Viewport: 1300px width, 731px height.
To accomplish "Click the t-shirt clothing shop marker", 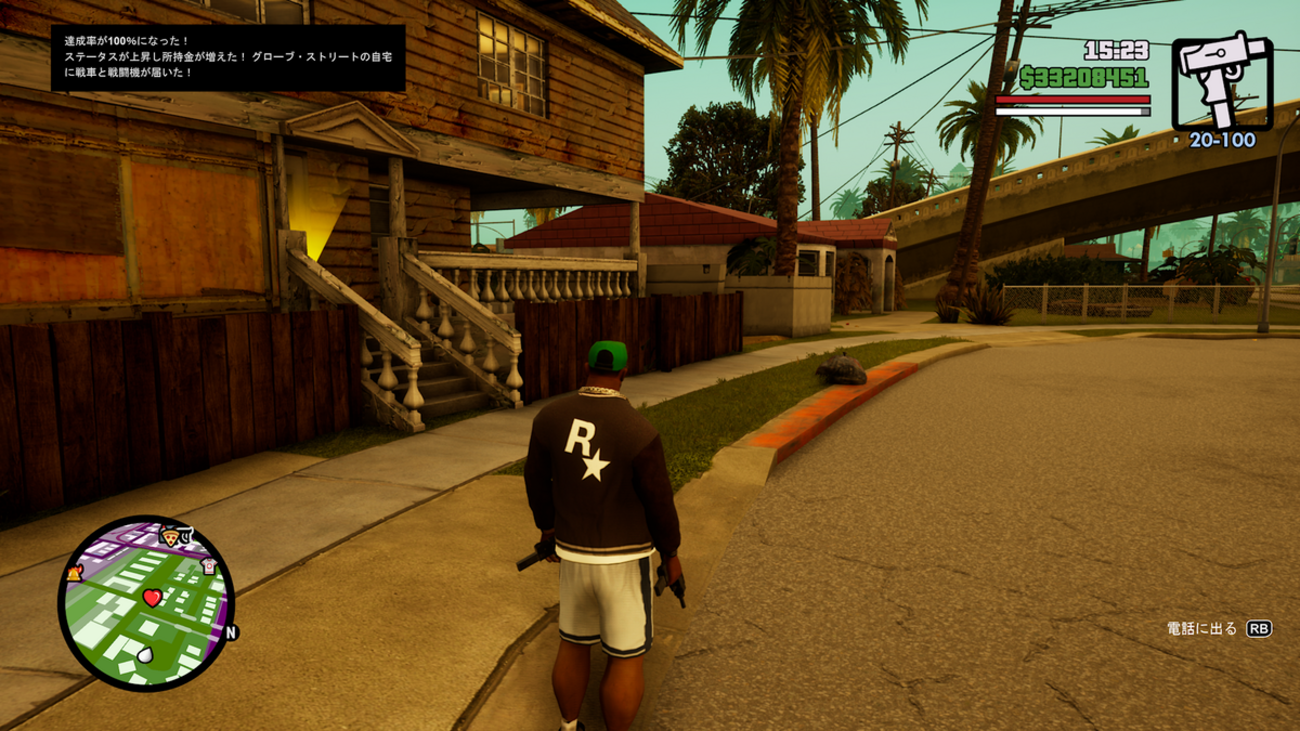I will pos(209,566).
